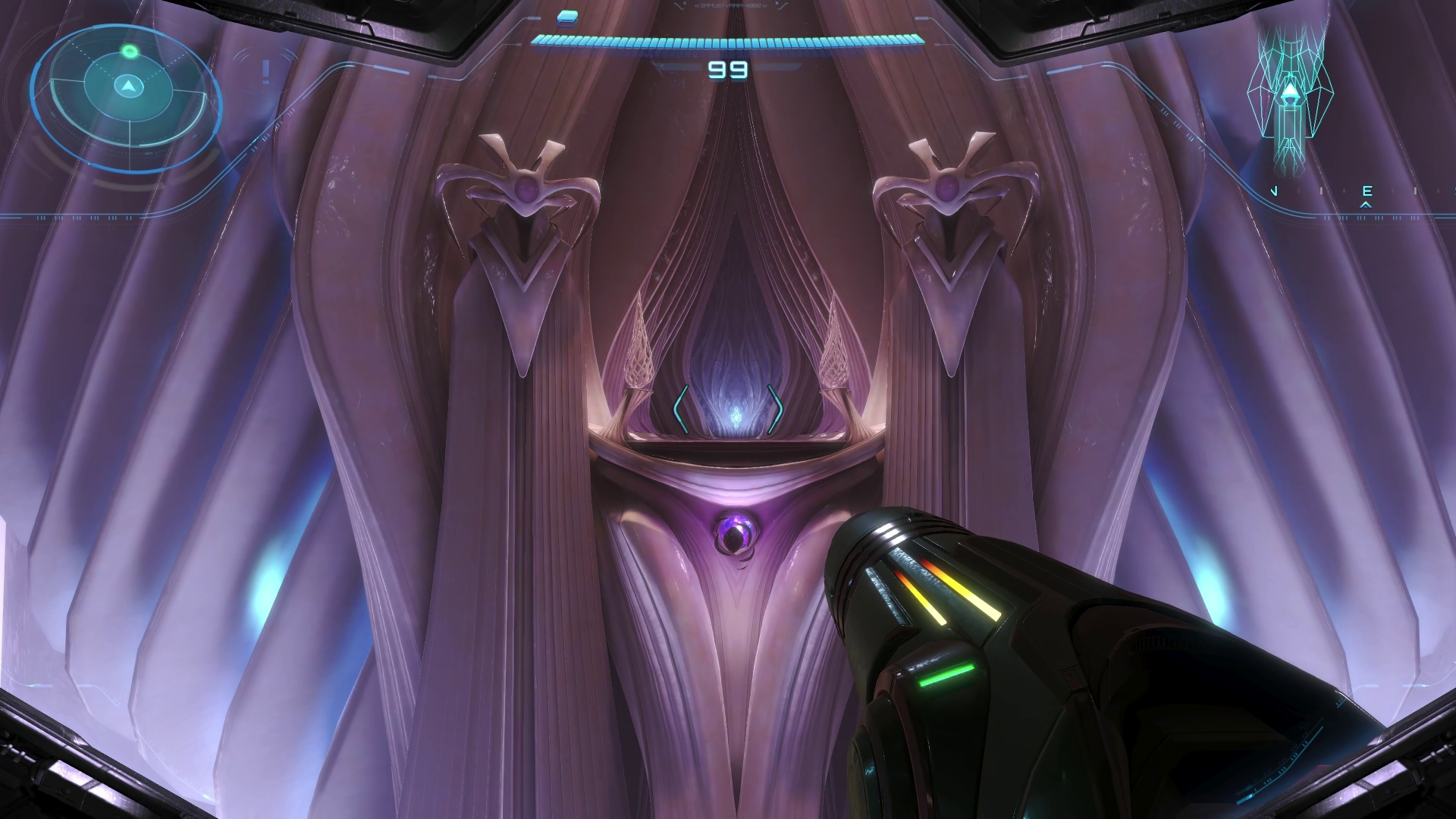1456x819 pixels.
Task: Toggle the right chevron bracket beside the crystal
Action: point(777,409)
